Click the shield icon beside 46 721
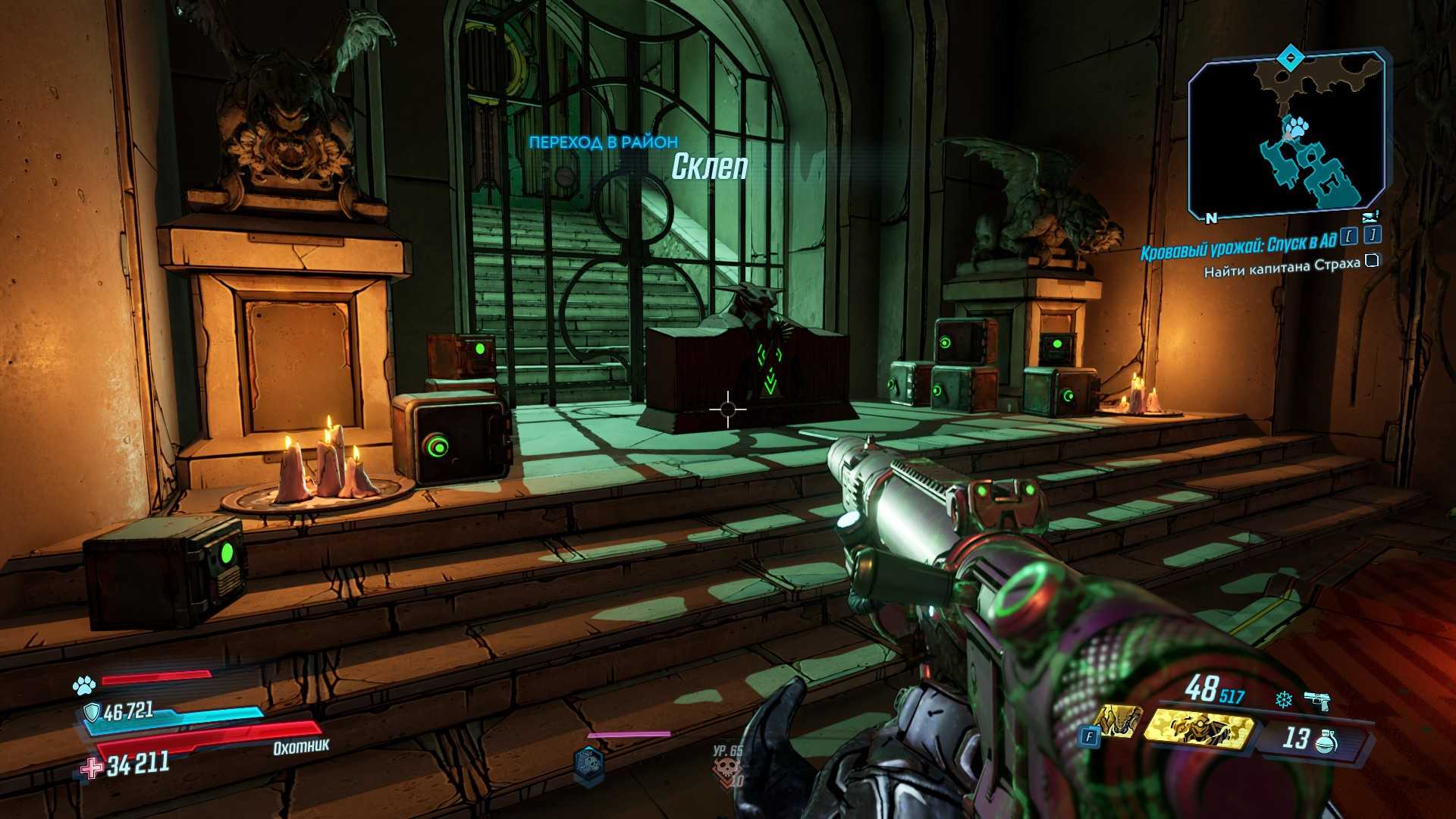This screenshot has width=1456, height=819. tap(92, 712)
